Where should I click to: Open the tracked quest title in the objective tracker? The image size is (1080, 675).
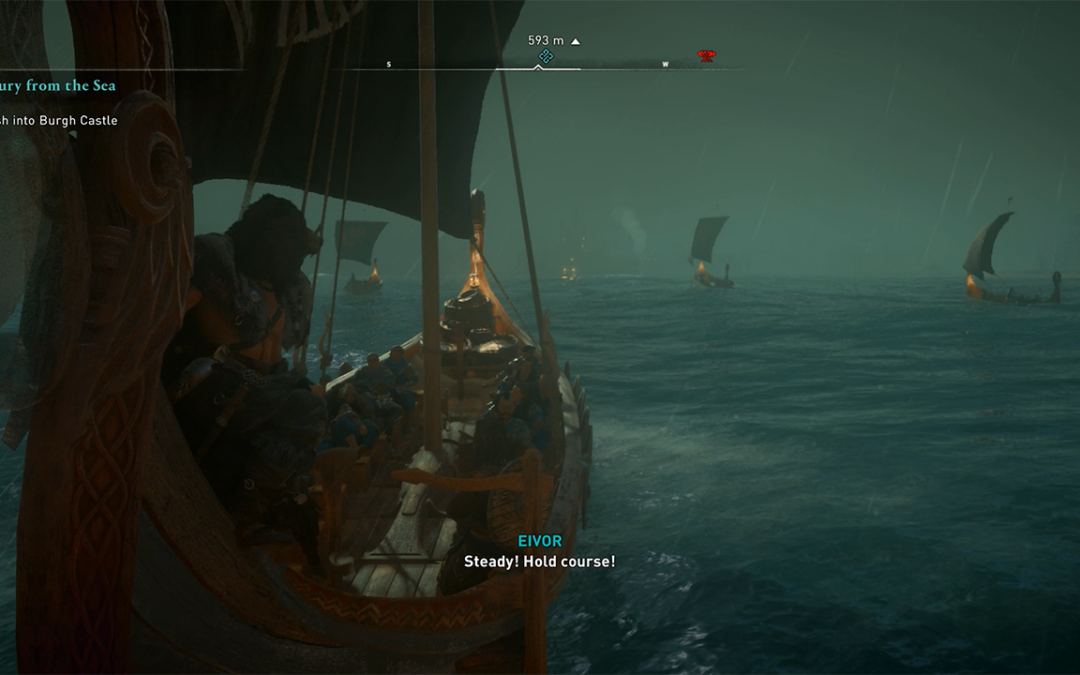57,86
